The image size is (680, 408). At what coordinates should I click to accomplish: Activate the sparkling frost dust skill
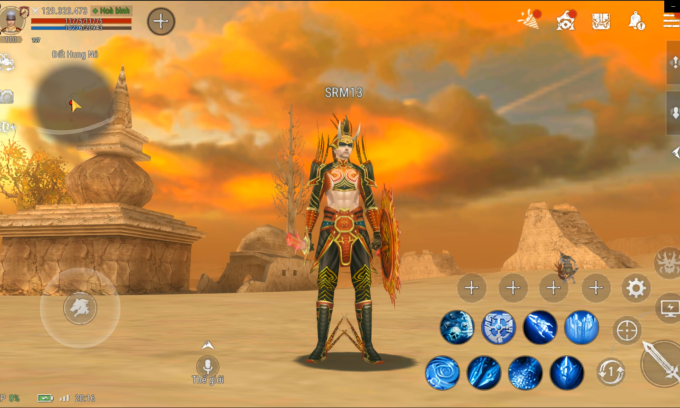point(525,372)
